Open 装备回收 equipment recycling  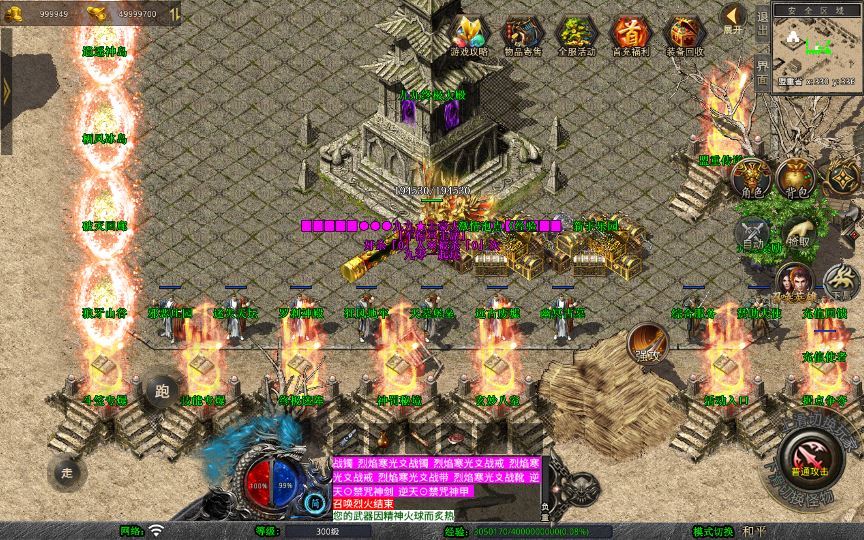[x=684, y=36]
